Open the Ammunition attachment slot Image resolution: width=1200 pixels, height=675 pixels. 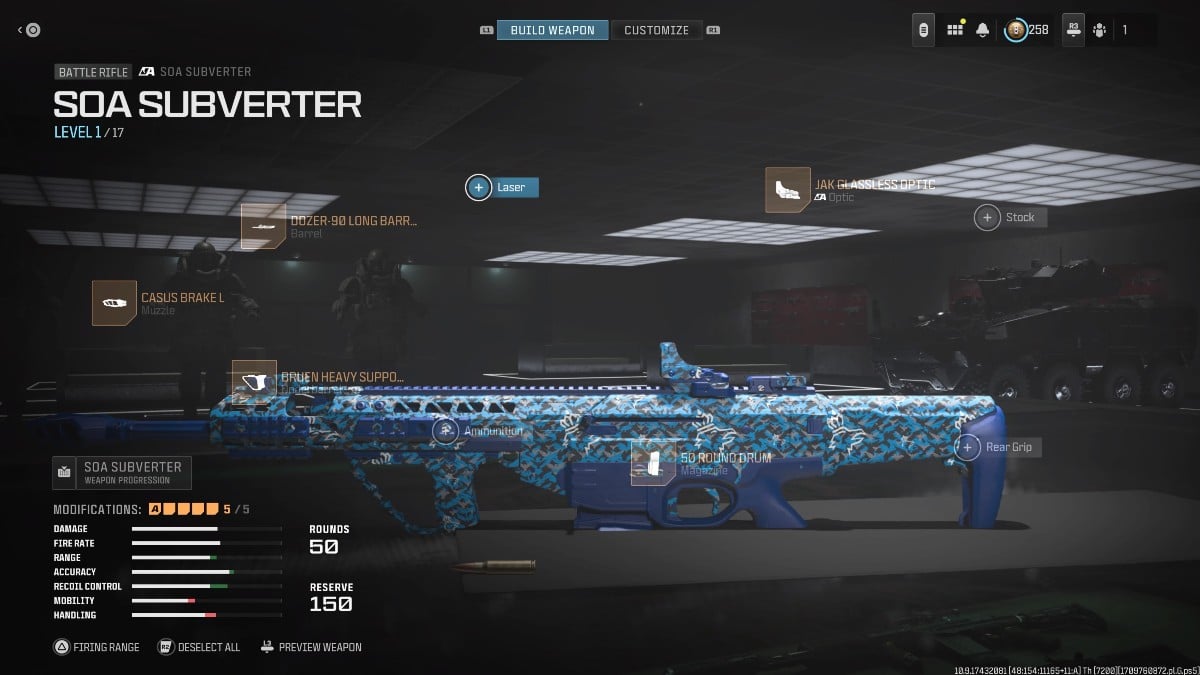[446, 431]
